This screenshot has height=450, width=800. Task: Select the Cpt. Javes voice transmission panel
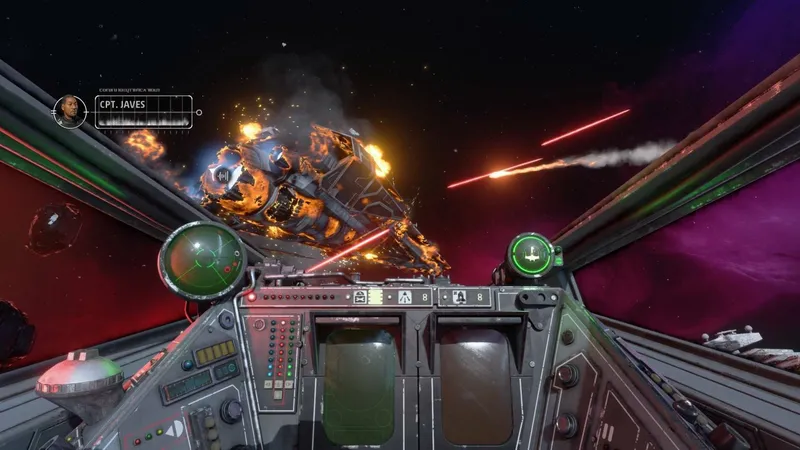[x=143, y=111]
